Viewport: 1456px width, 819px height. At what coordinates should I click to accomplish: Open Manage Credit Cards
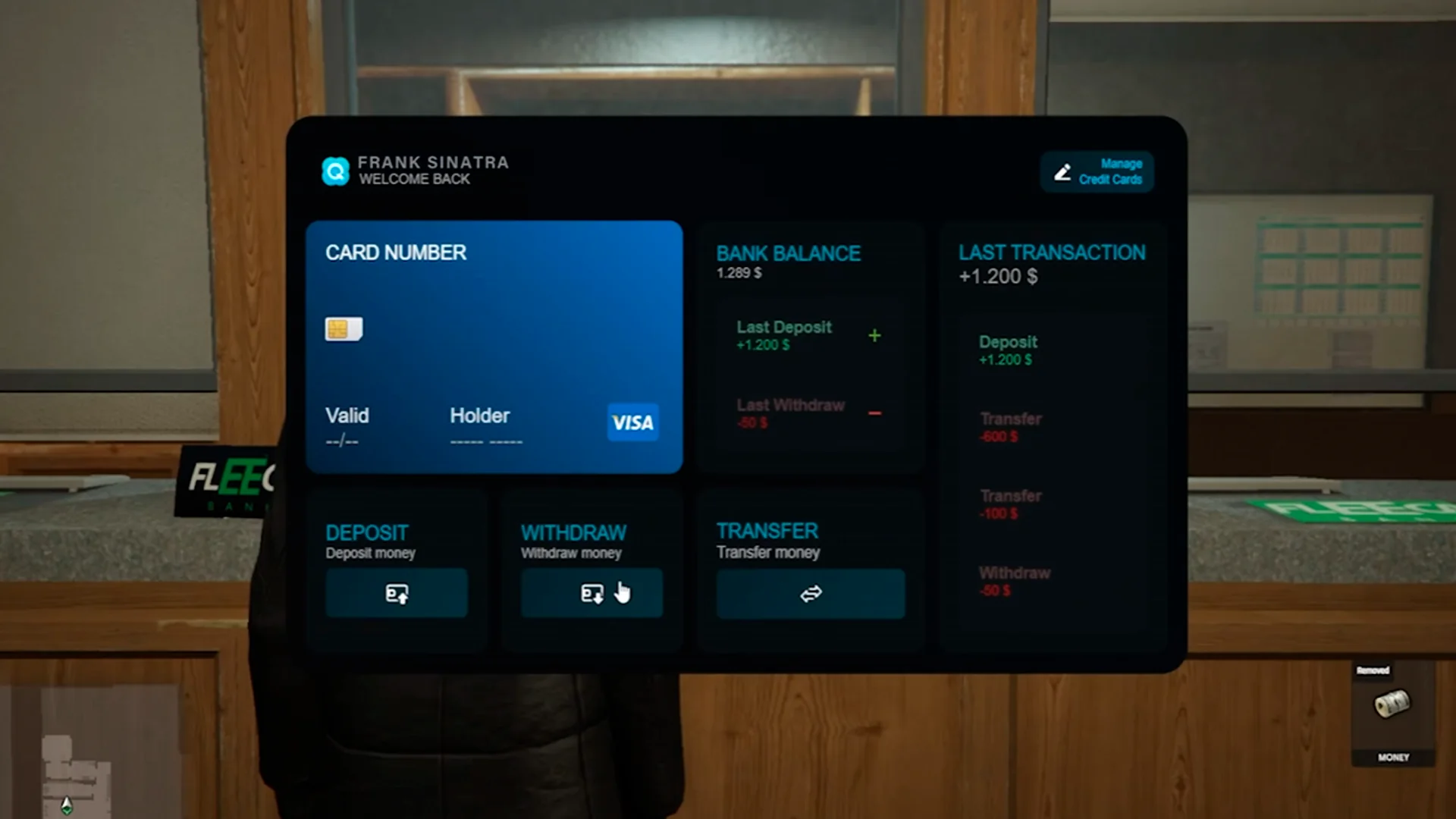pyautogui.click(x=1097, y=171)
